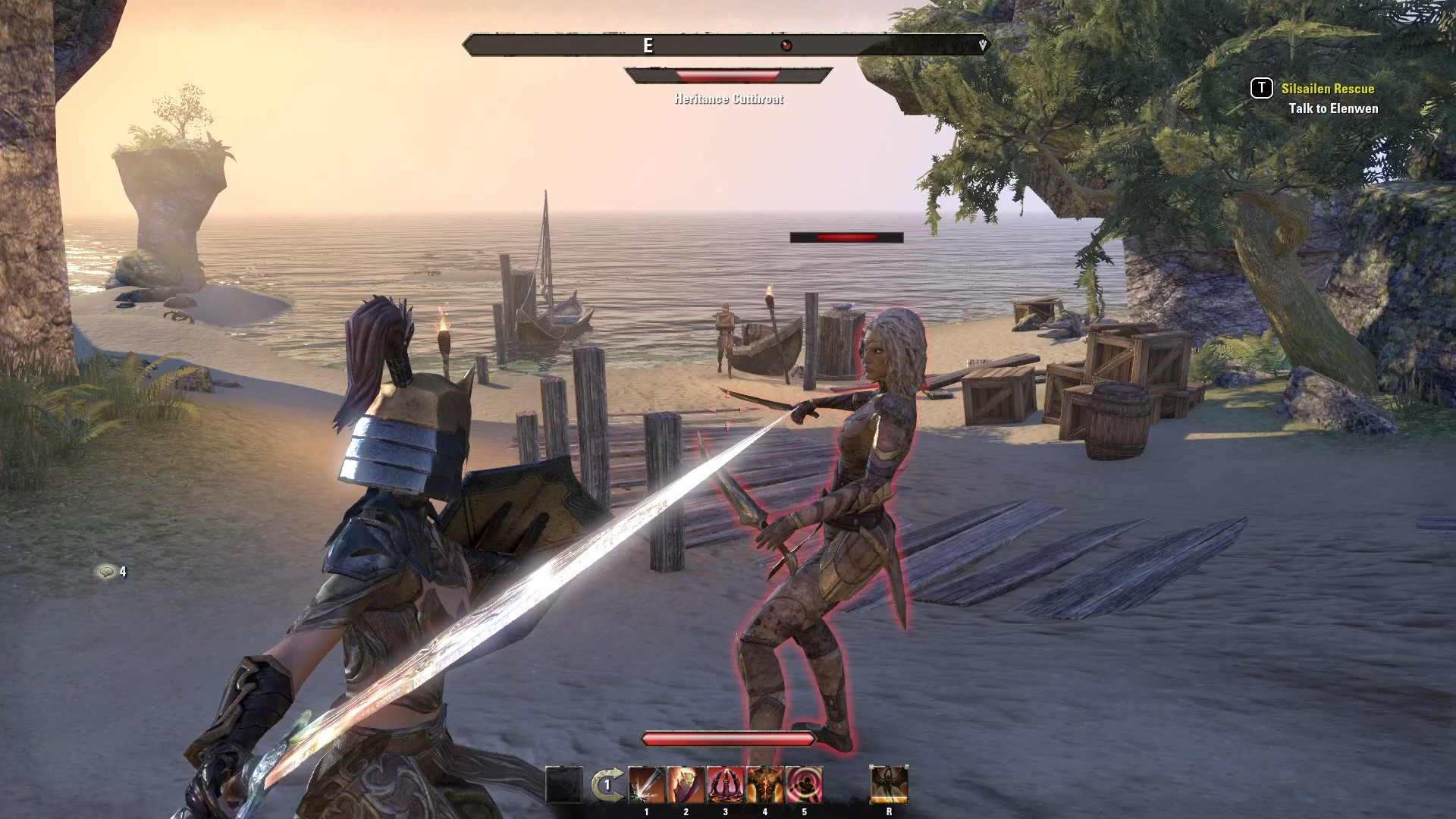The height and width of the screenshot is (819, 1456).
Task: Open the chat notification bubble icon
Action: coord(106,572)
